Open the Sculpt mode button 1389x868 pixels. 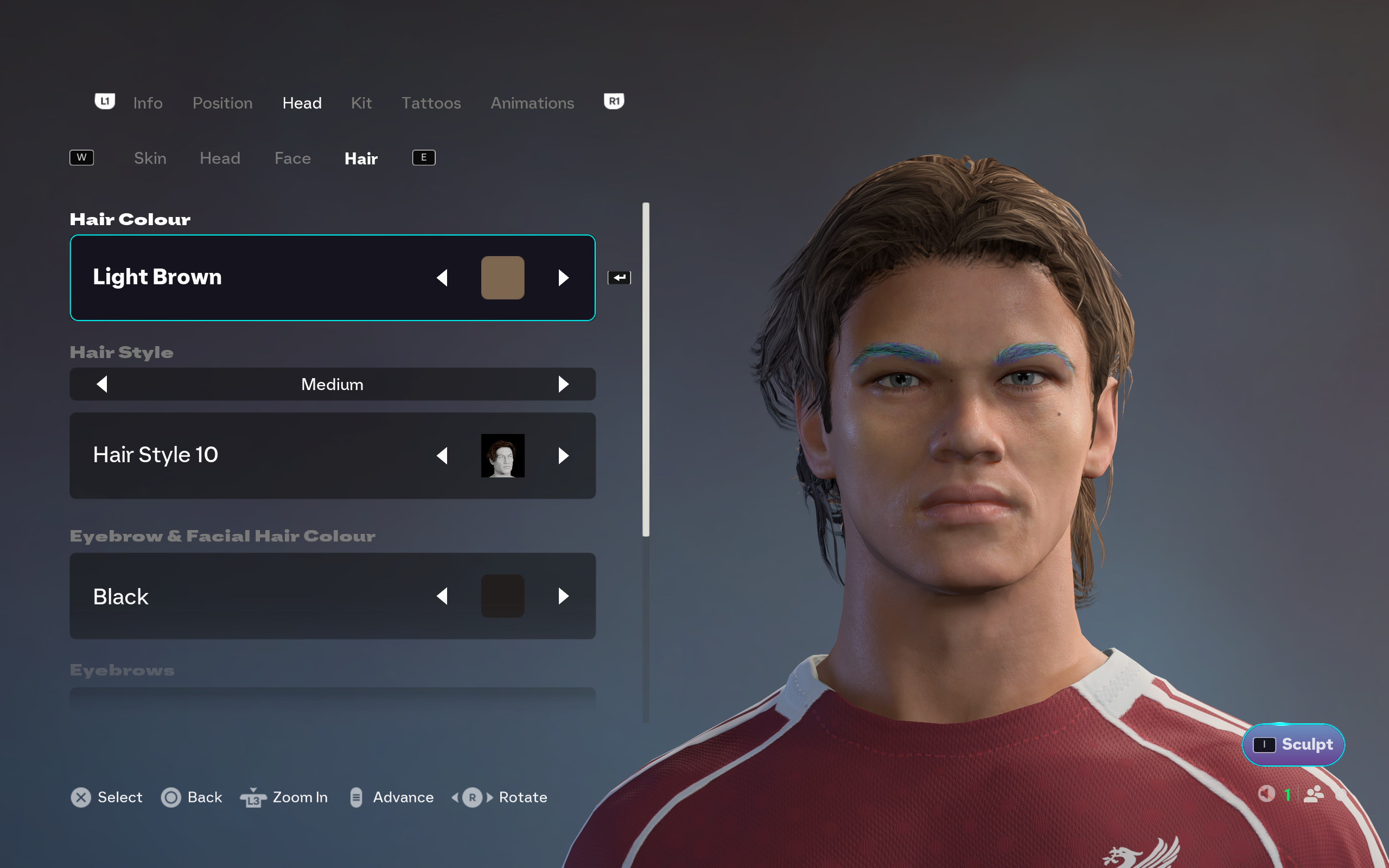[1292, 744]
